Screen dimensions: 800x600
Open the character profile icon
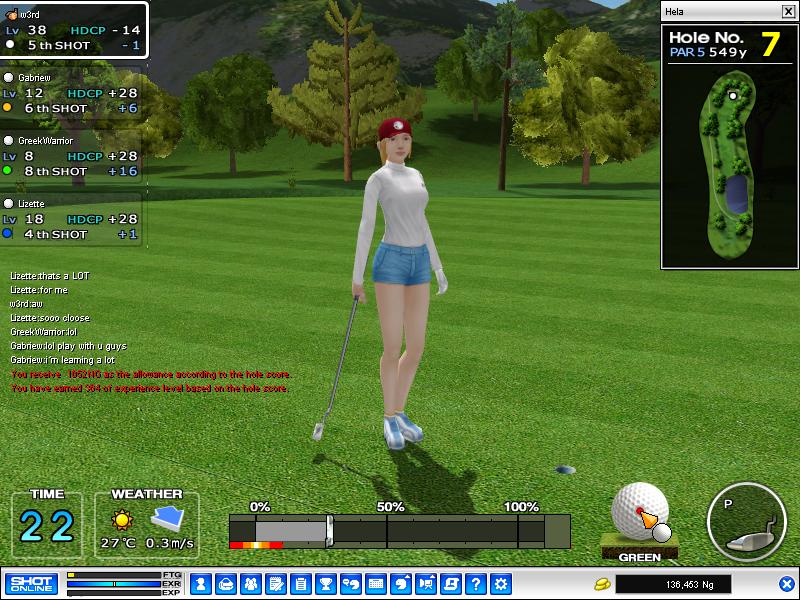pos(200,583)
